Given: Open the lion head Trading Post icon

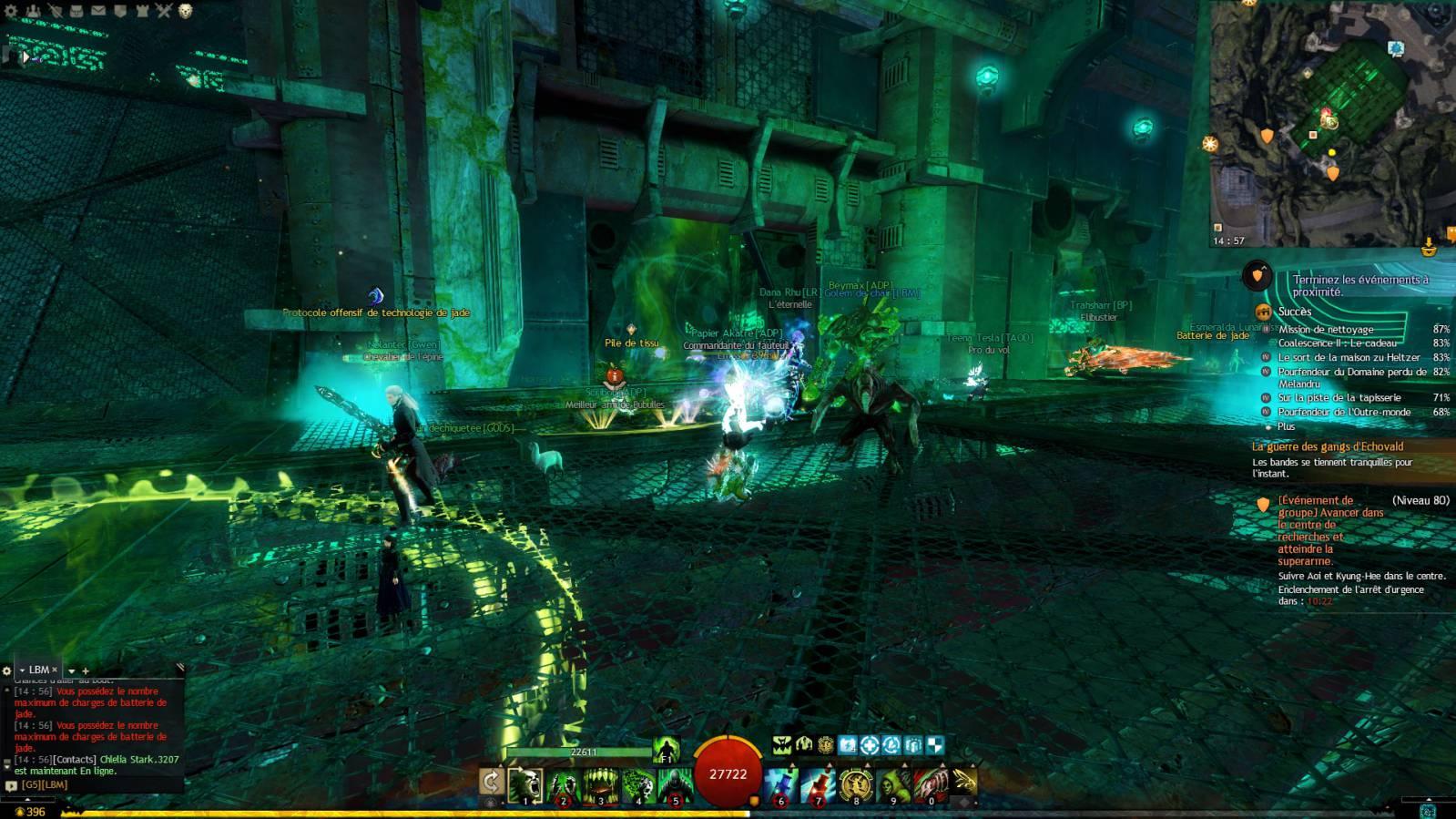Looking at the screenshot, I should [x=186, y=11].
